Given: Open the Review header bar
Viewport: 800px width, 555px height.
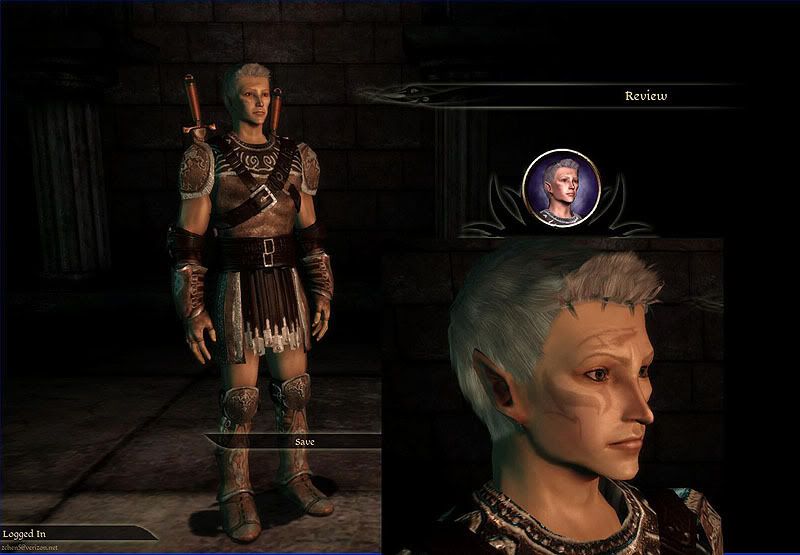Looking at the screenshot, I should click(x=645, y=96).
